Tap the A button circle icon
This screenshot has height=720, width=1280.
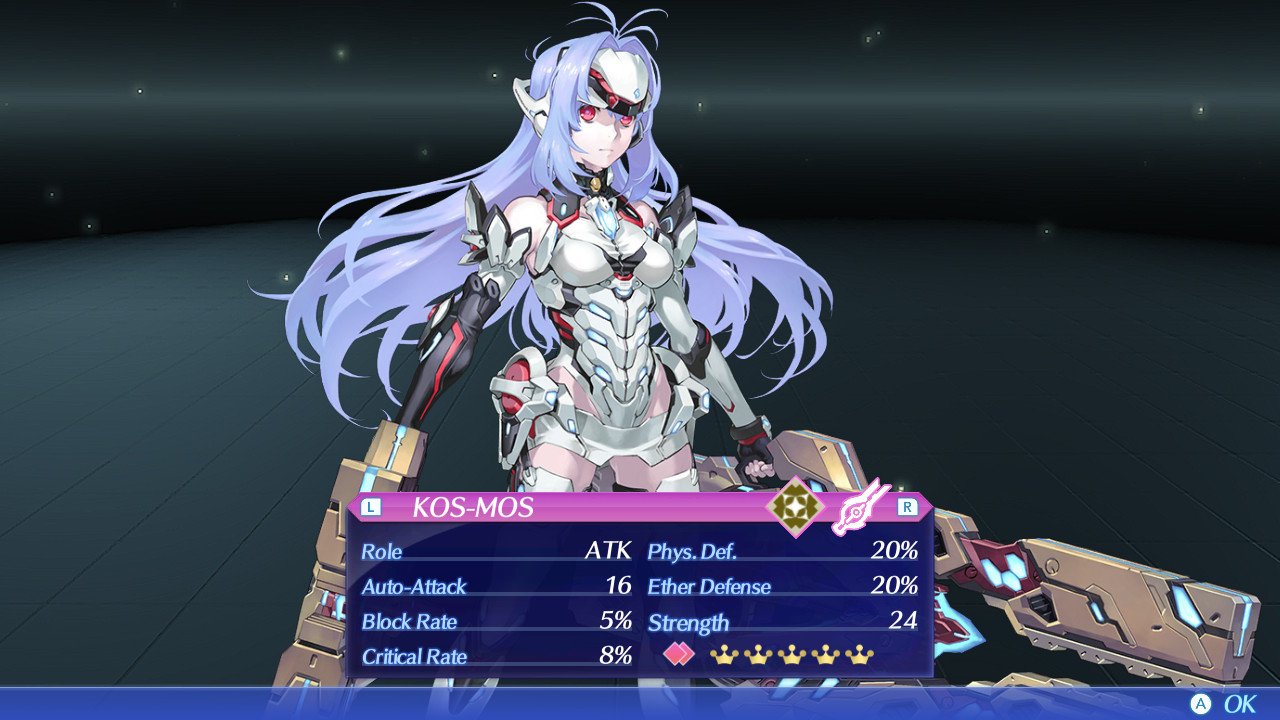[x=1203, y=703]
